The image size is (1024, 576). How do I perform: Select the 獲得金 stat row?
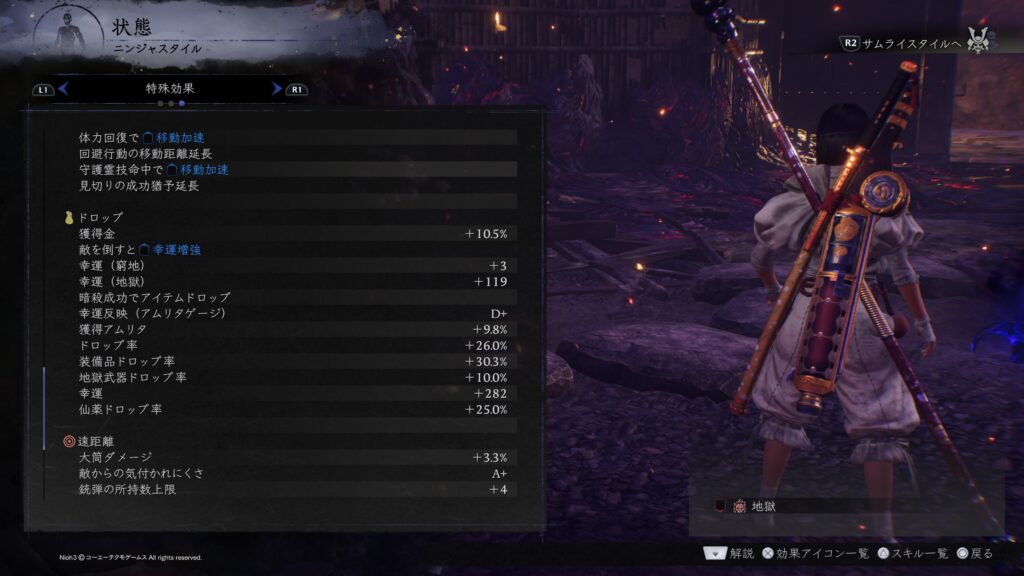[290, 233]
